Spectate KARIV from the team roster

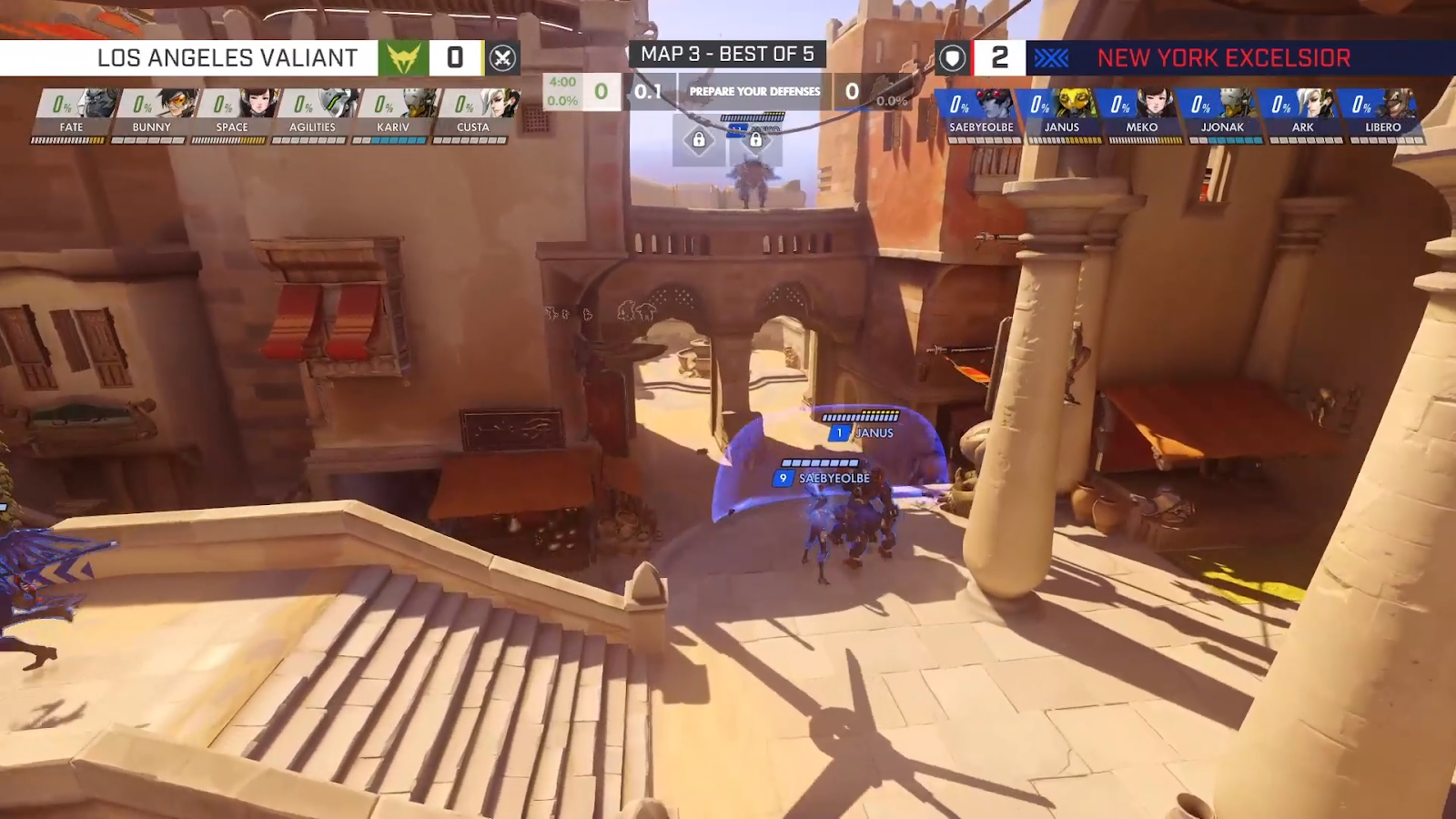click(x=392, y=113)
